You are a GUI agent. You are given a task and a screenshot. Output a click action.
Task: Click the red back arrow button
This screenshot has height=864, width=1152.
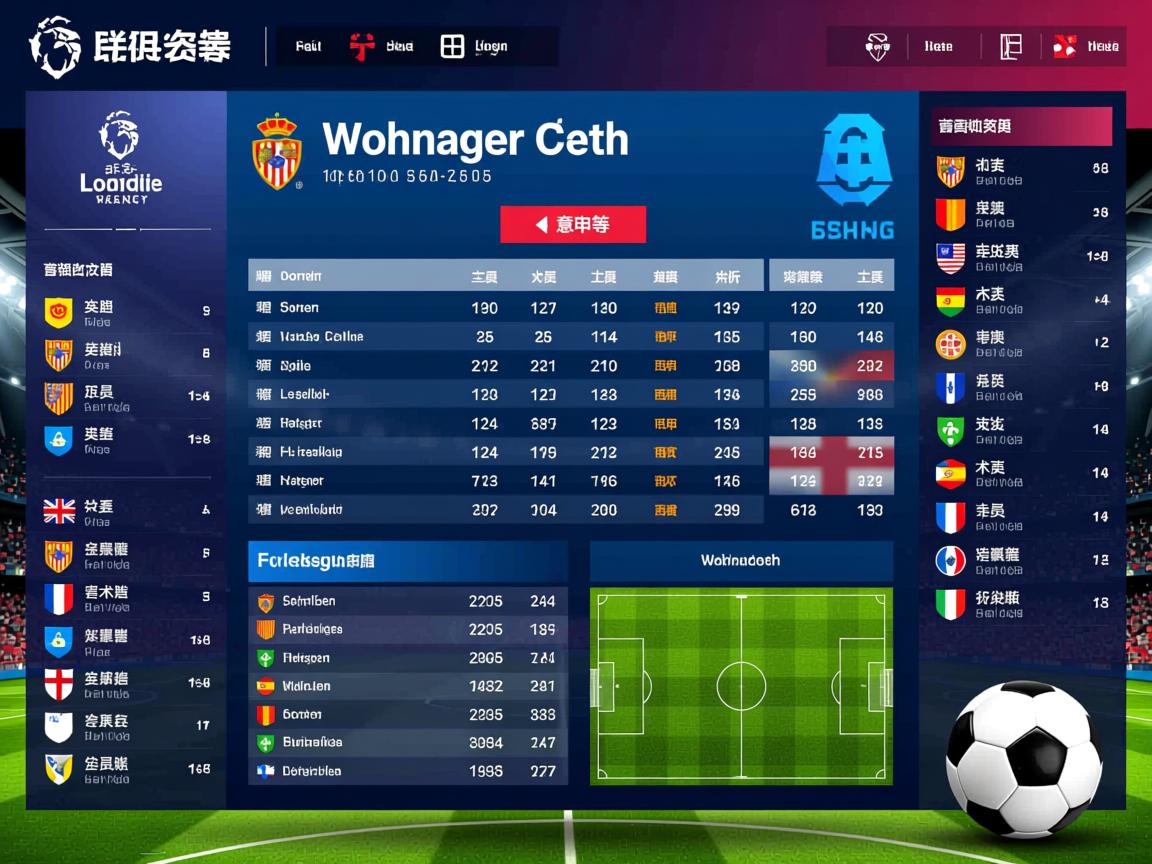click(x=573, y=225)
